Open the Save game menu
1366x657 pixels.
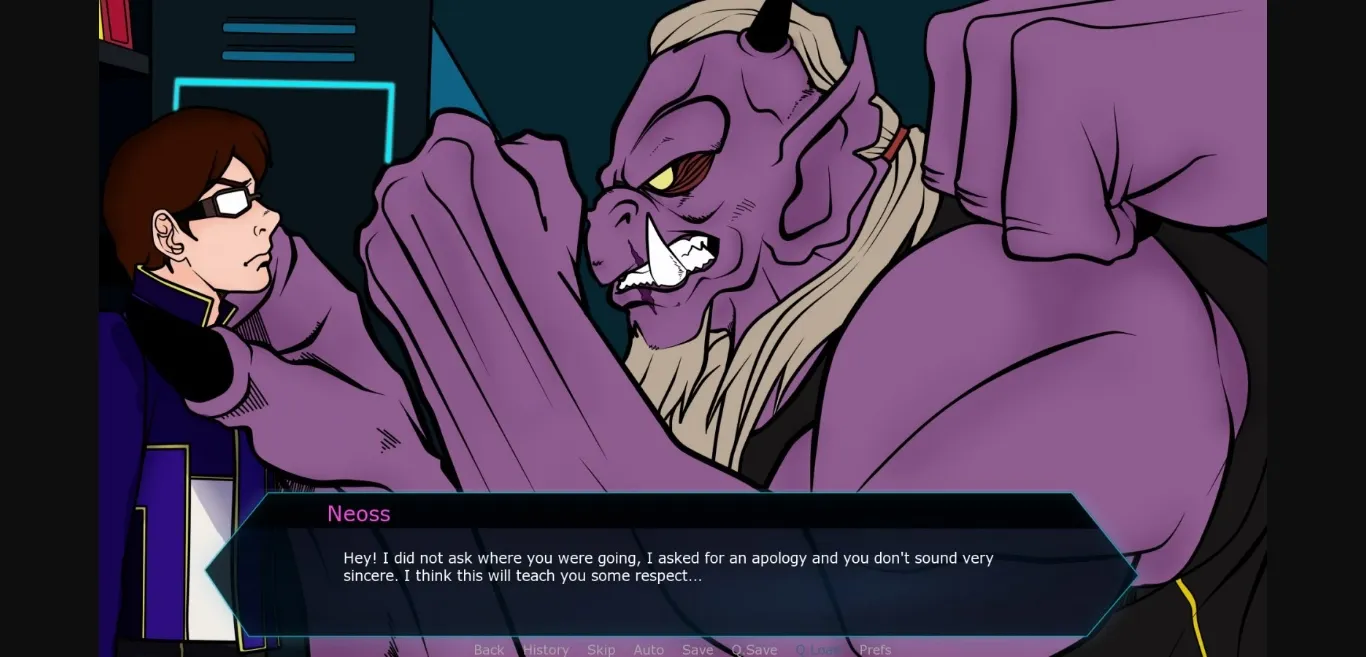click(x=697, y=650)
